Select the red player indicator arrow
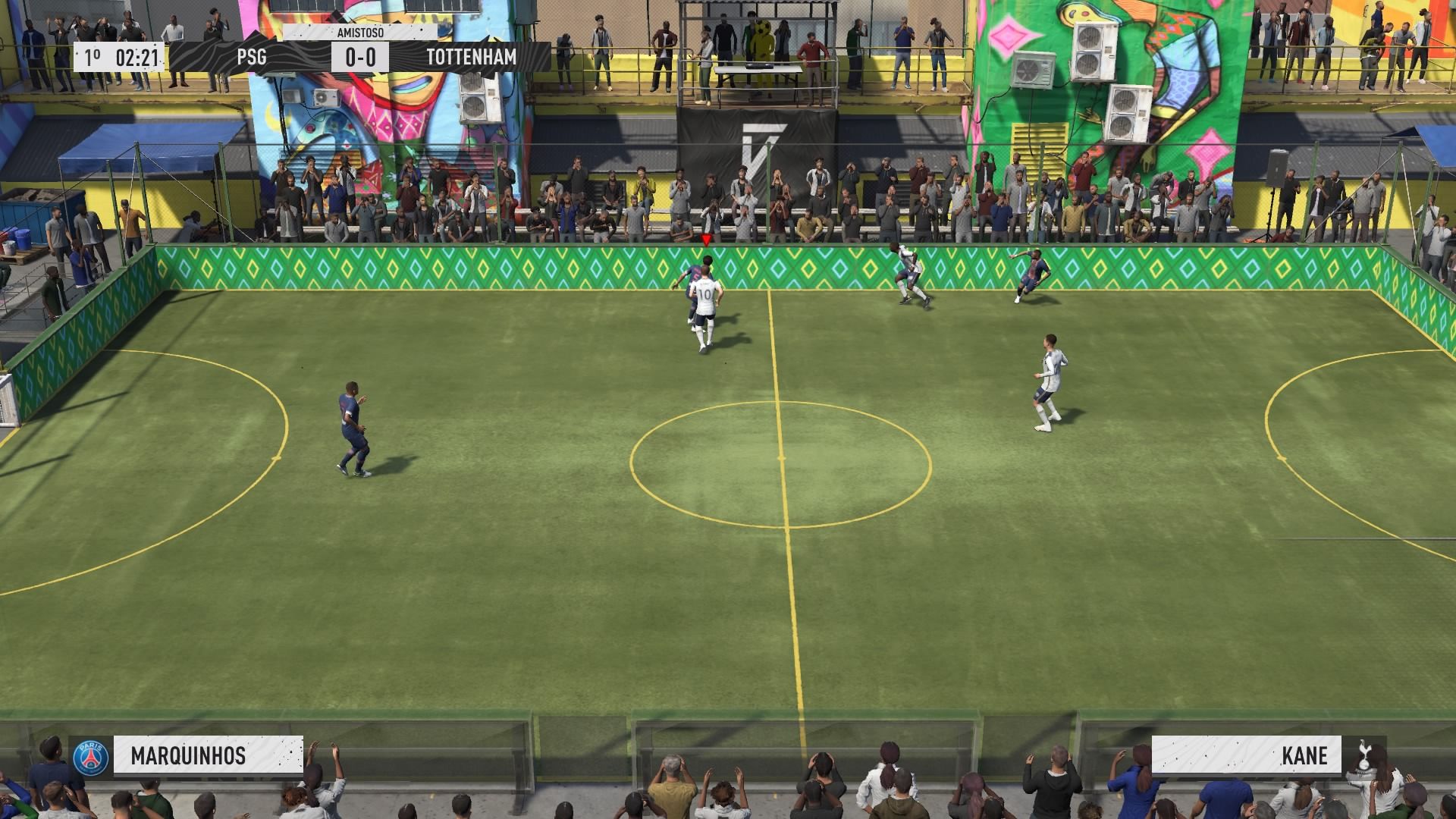 [x=705, y=239]
